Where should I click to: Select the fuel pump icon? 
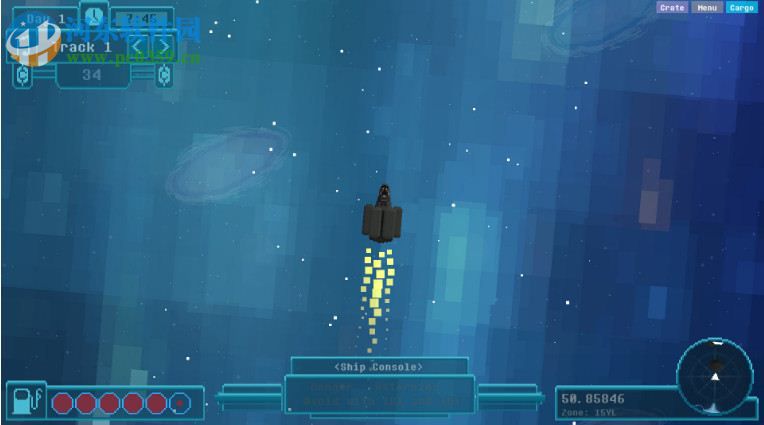24,401
